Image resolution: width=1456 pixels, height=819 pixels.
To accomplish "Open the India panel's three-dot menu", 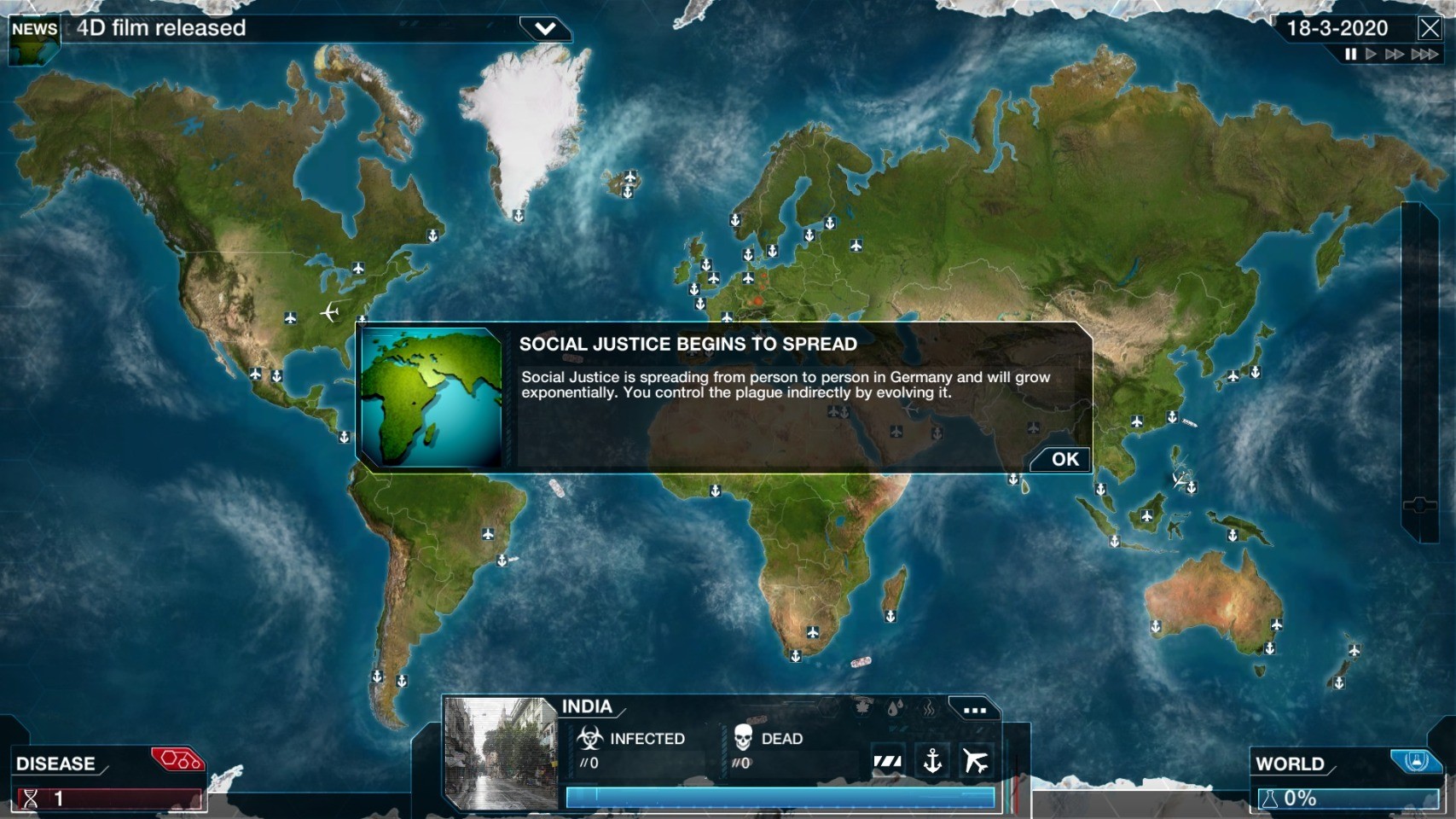I will [x=974, y=709].
